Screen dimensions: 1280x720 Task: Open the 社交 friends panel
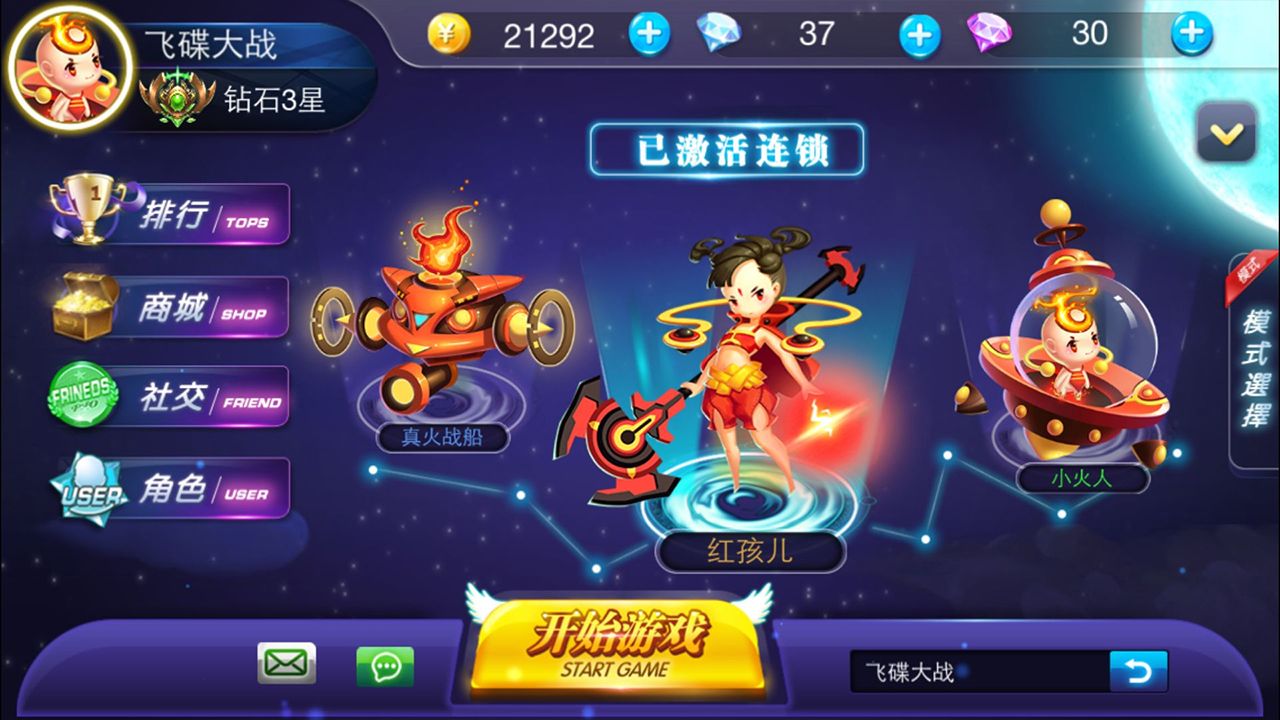(x=170, y=396)
